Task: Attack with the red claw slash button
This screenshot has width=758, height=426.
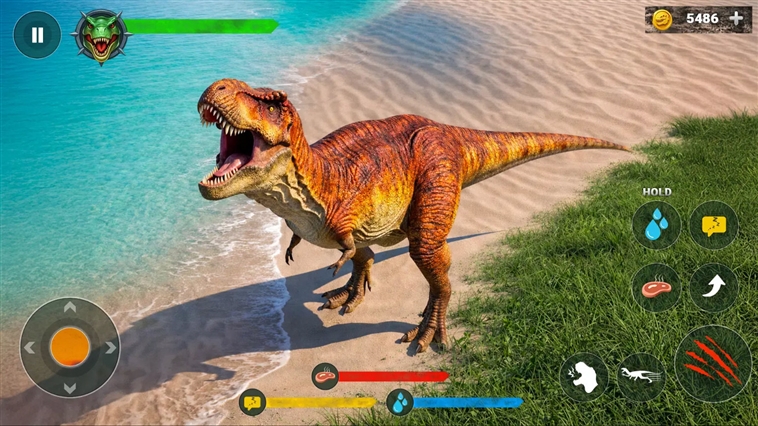Action: pyautogui.click(x=712, y=363)
